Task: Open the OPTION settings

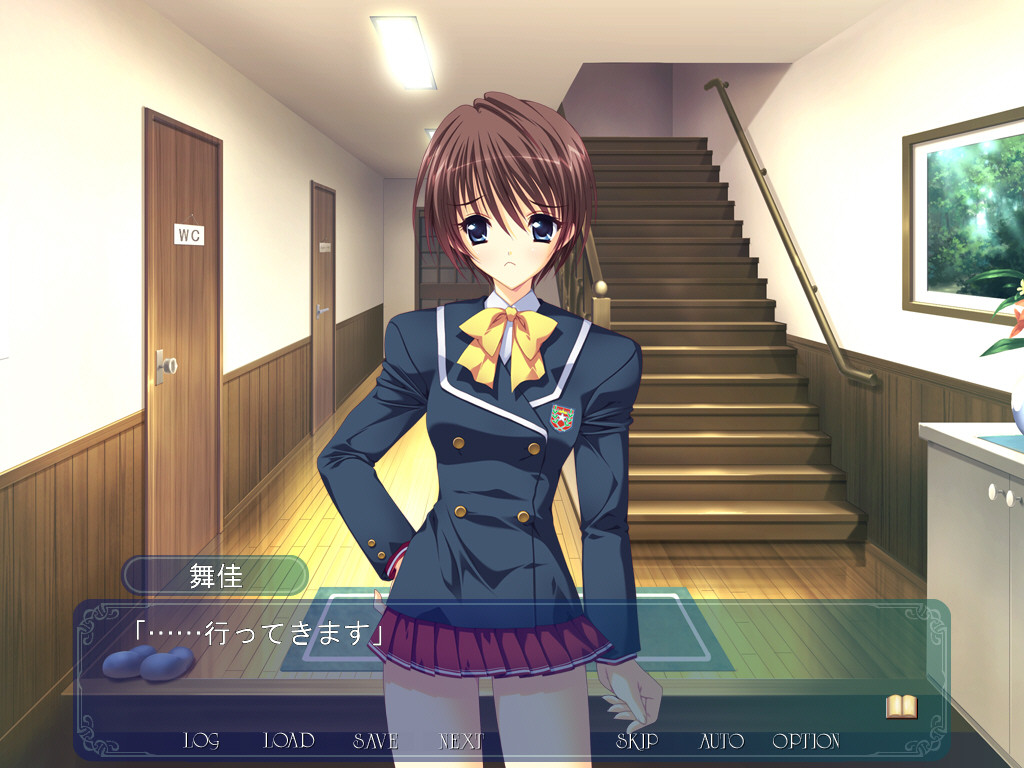Action: click(806, 741)
